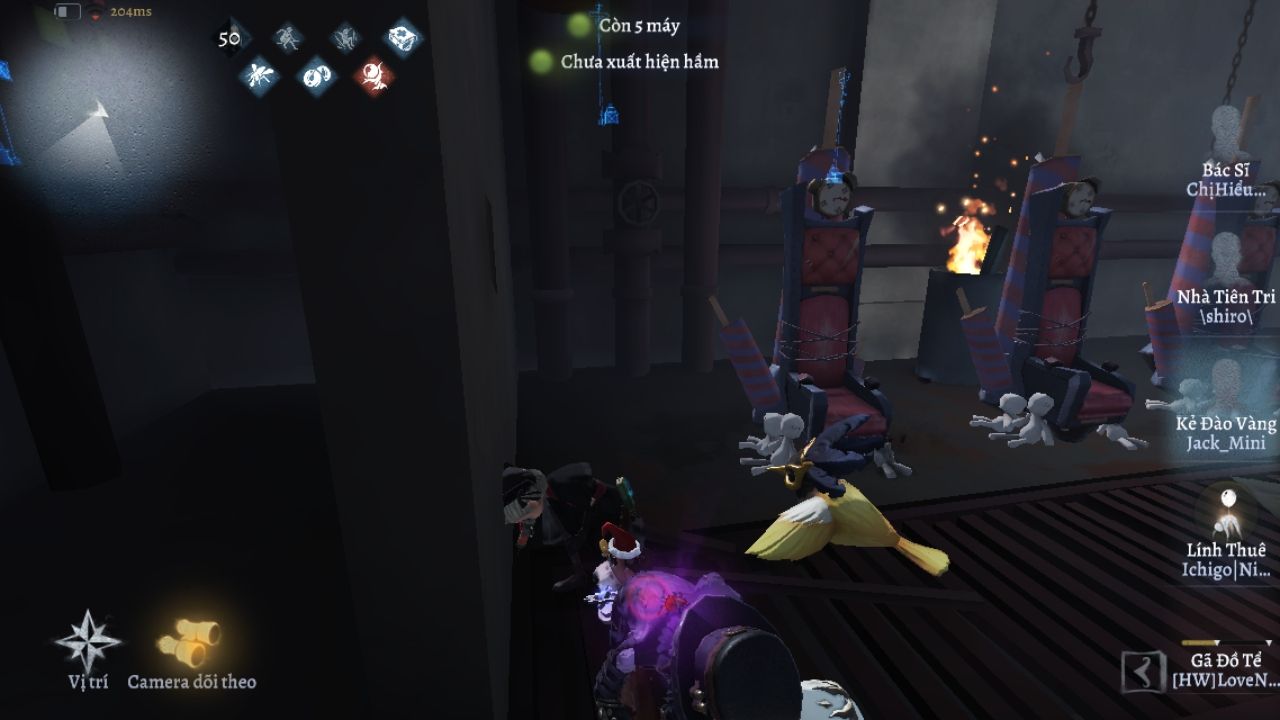1280x720 pixels.
Task: Click the running figure persona icon
Action: pyautogui.click(x=288, y=38)
